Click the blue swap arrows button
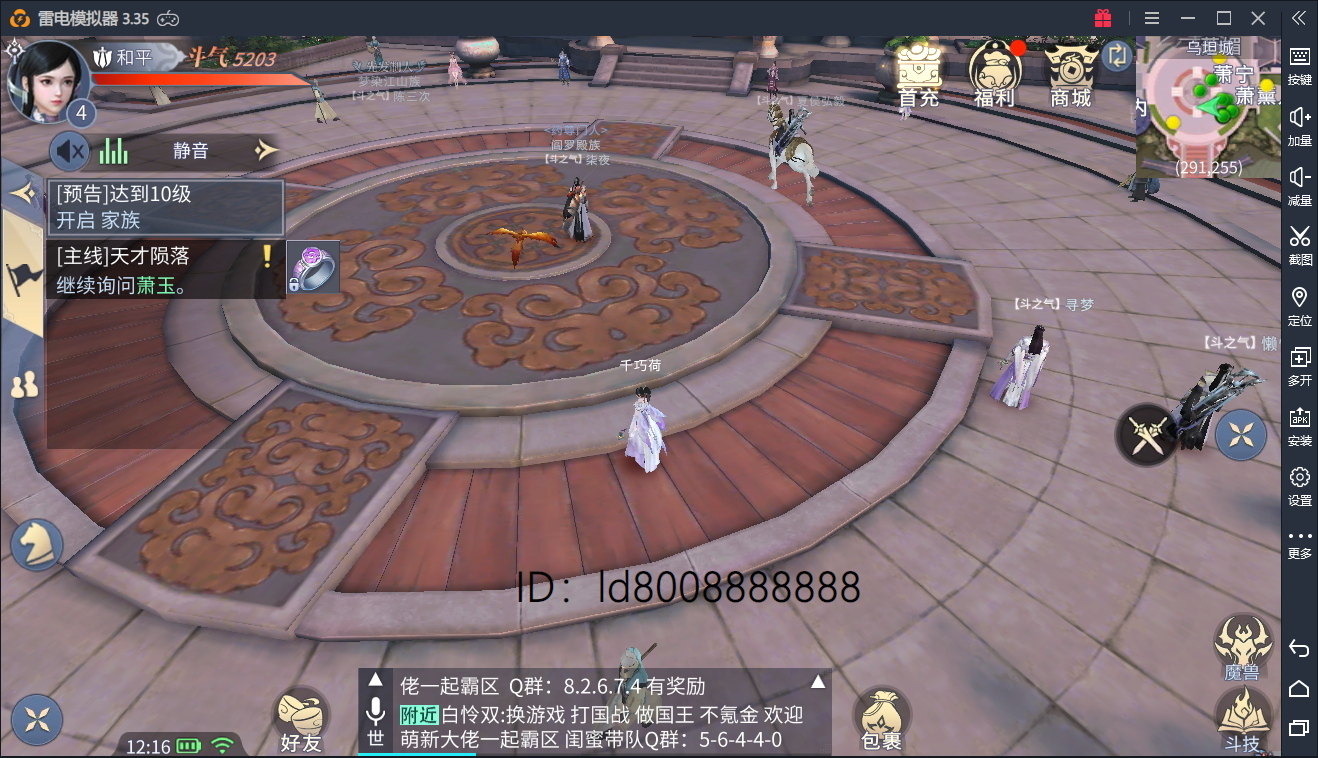 tap(1116, 56)
